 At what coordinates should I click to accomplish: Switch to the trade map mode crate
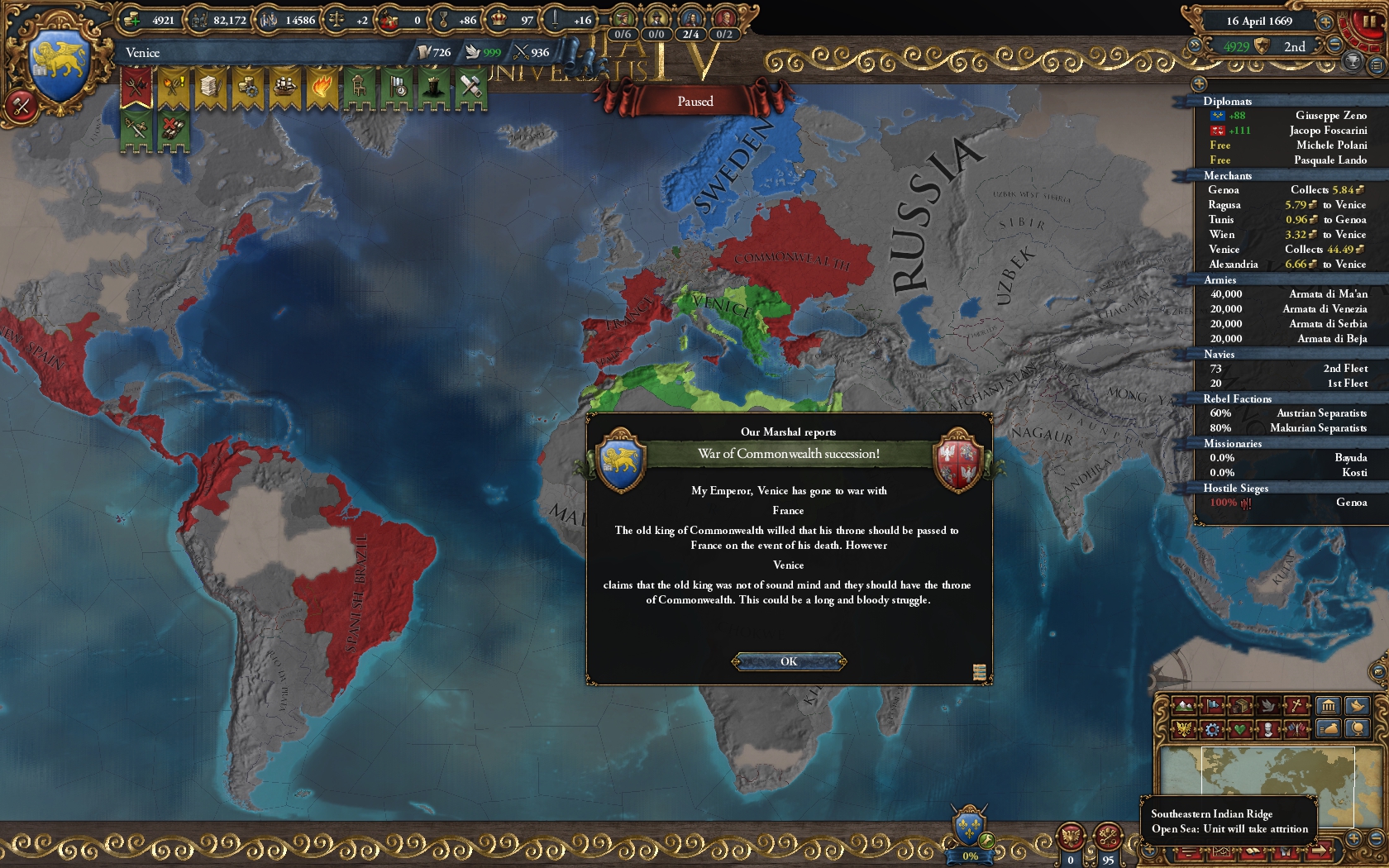[1240, 705]
